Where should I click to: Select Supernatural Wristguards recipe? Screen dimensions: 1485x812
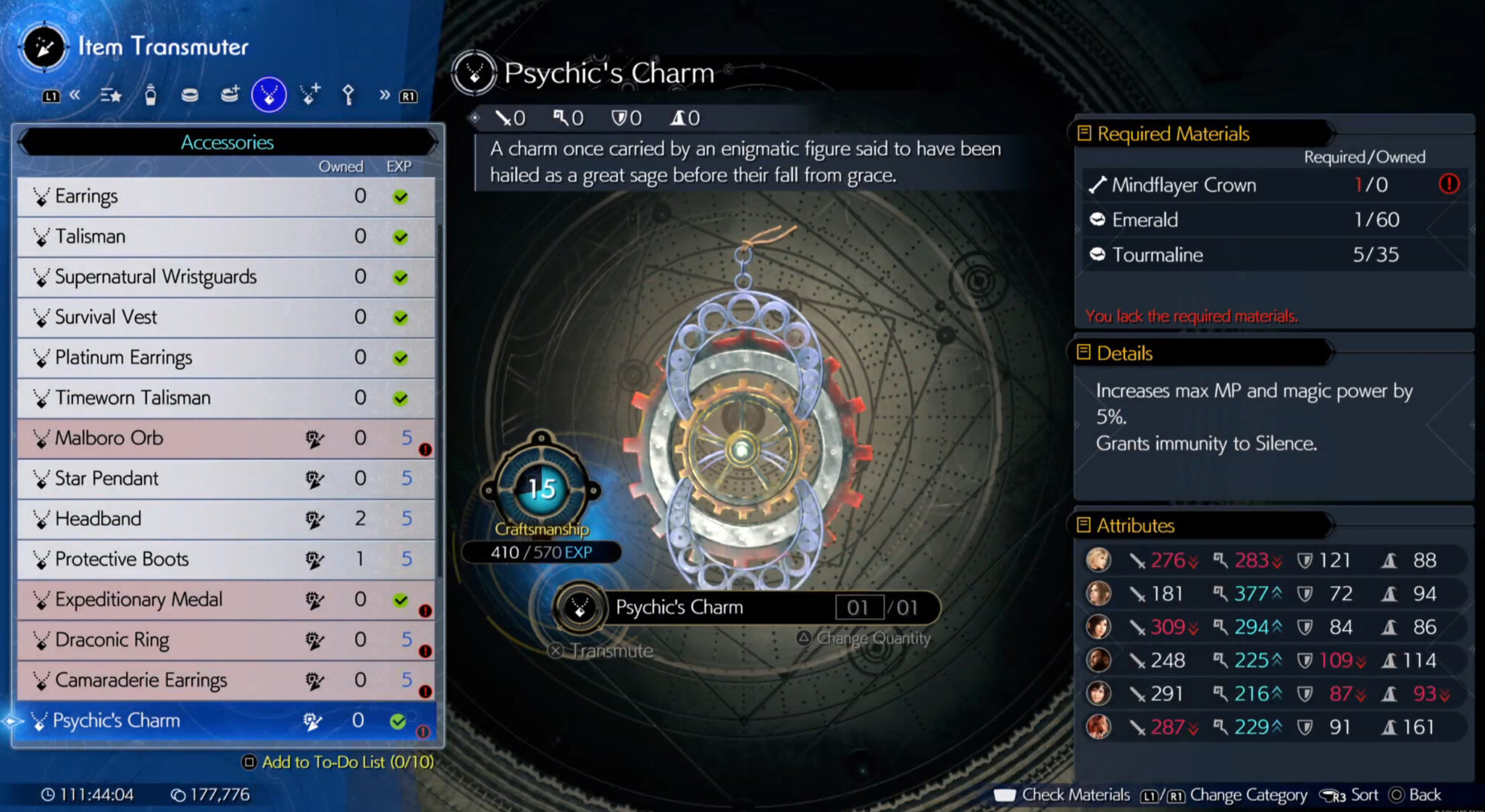point(226,277)
